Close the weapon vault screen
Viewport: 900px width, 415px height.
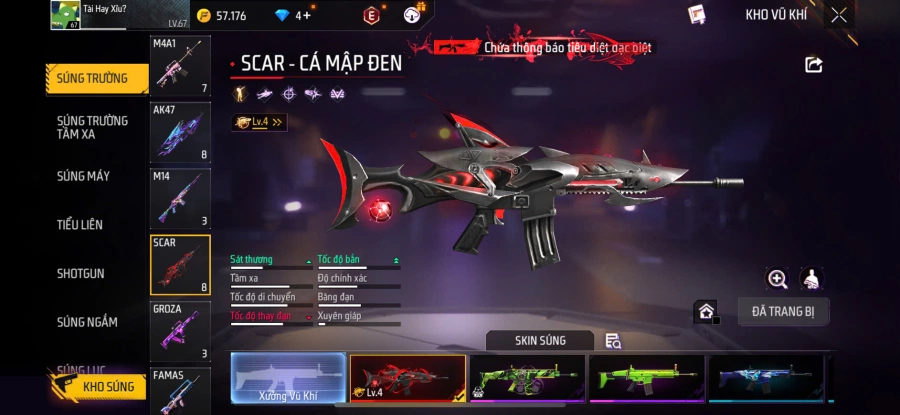(839, 15)
